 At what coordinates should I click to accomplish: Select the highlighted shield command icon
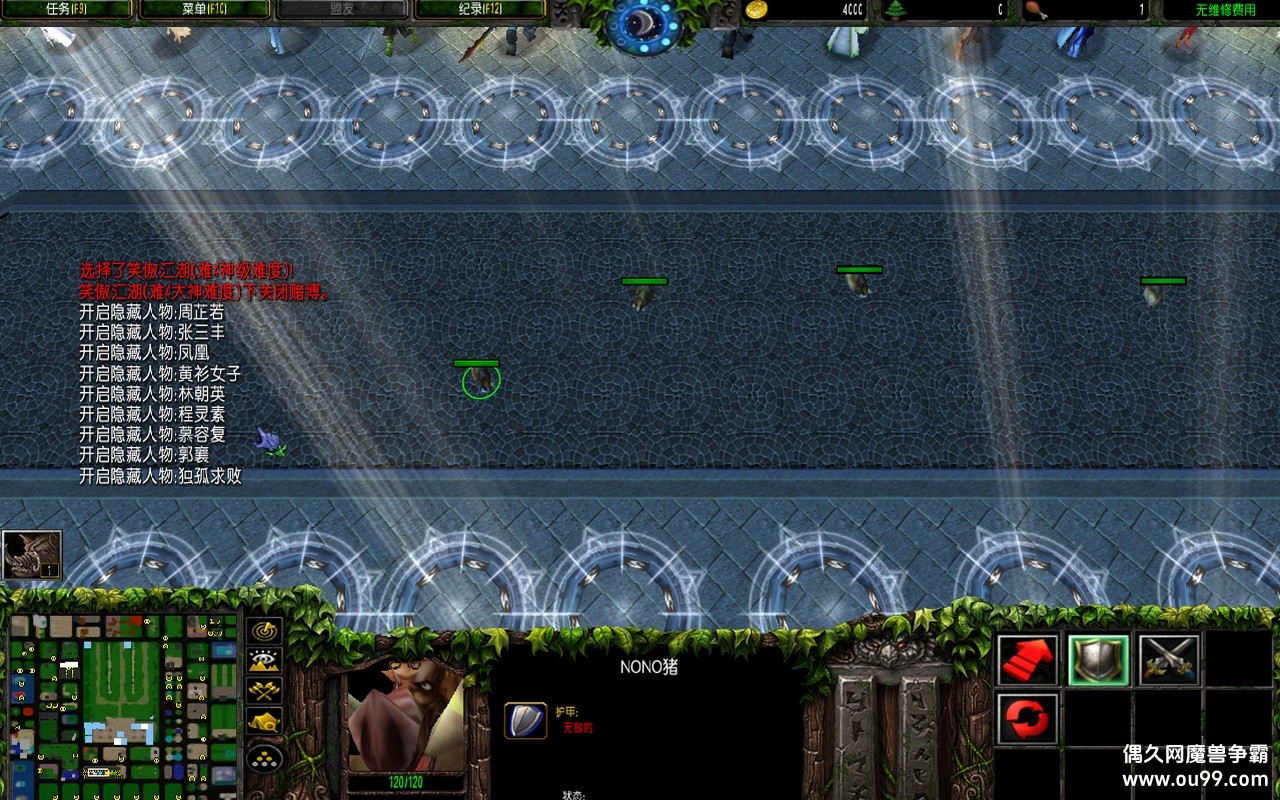pyautogui.click(x=1098, y=661)
